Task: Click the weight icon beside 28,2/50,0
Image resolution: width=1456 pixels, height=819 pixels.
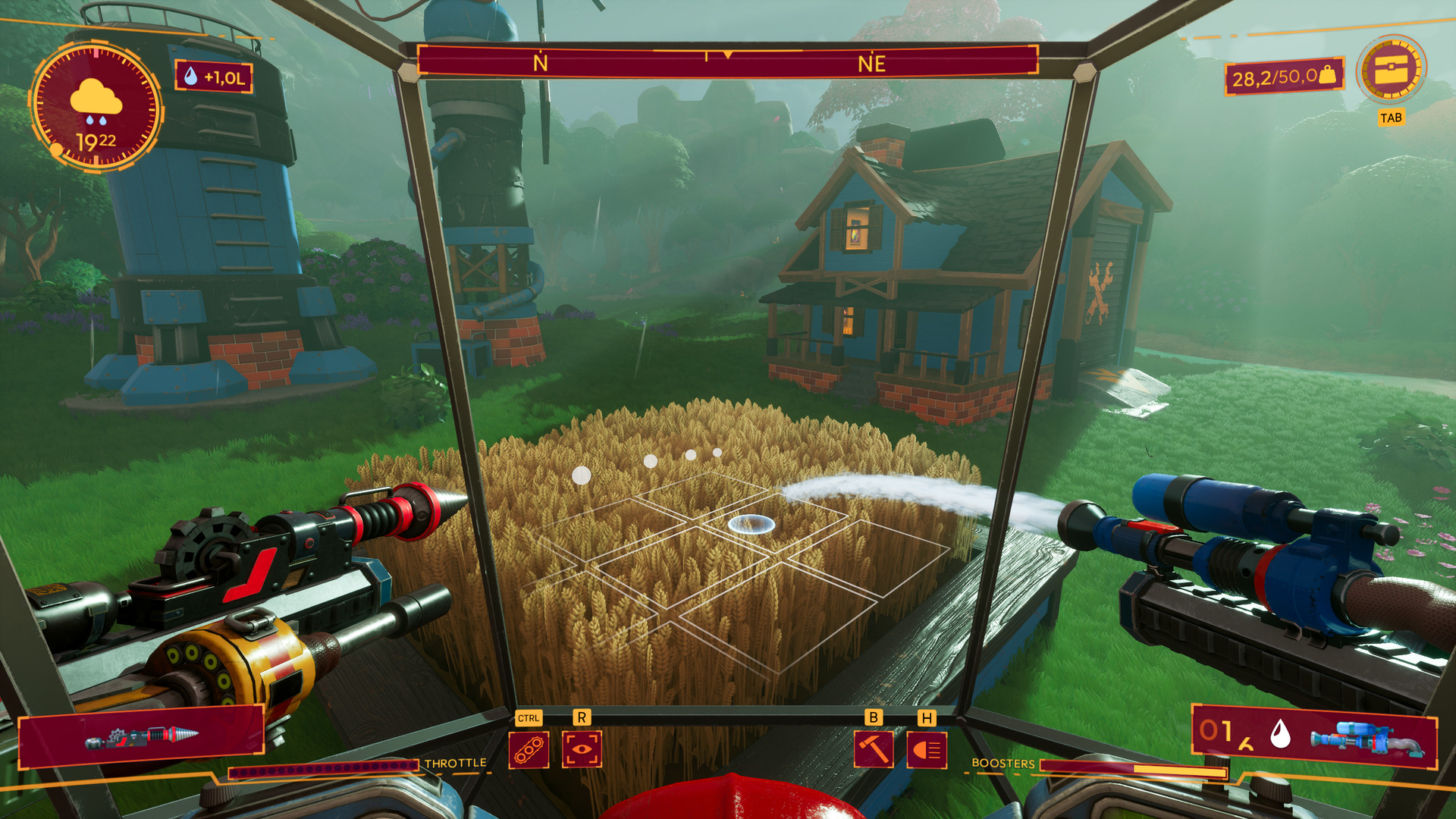Action: [1328, 75]
